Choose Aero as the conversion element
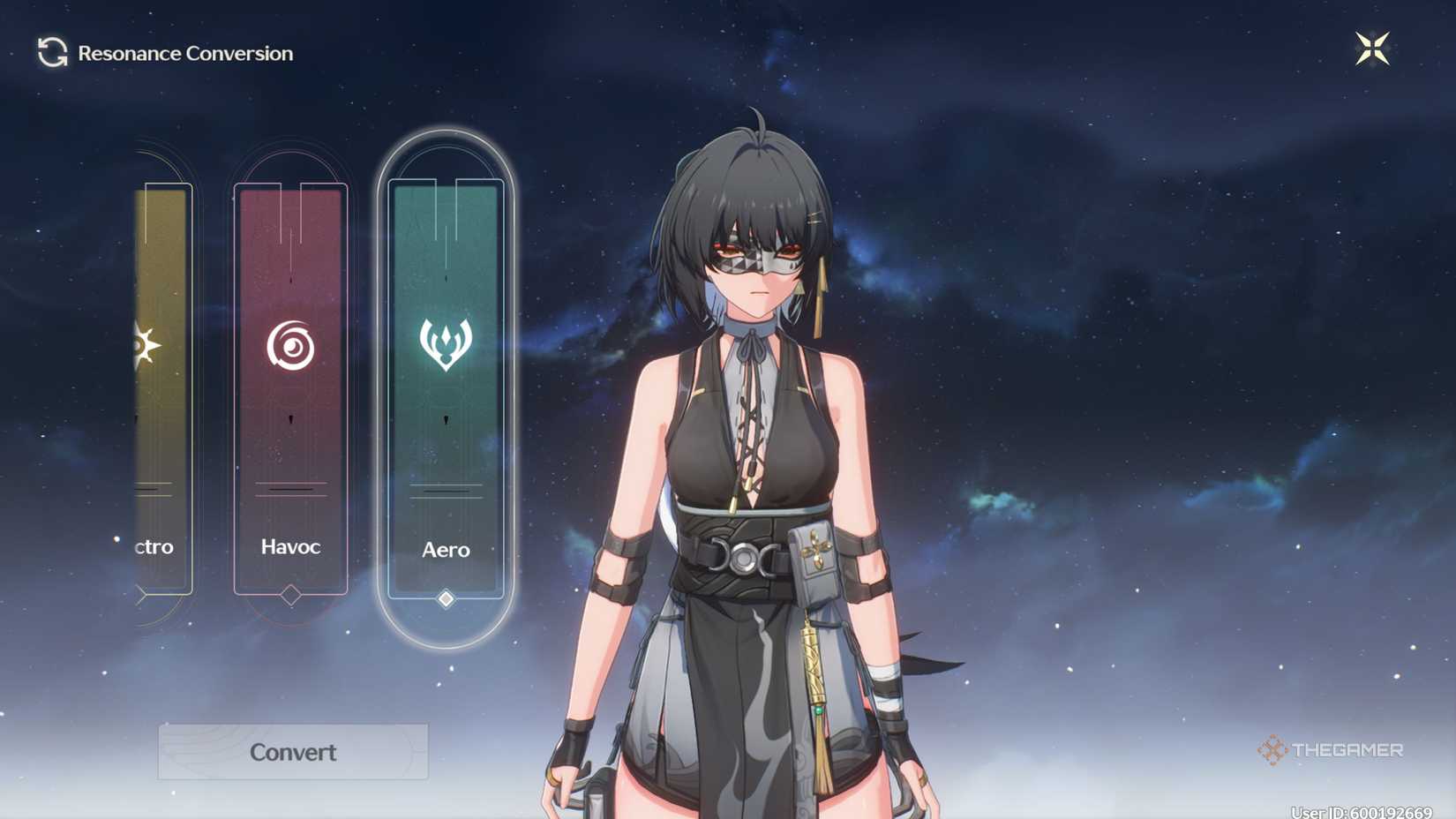The width and height of the screenshot is (1456, 819). 446,388
